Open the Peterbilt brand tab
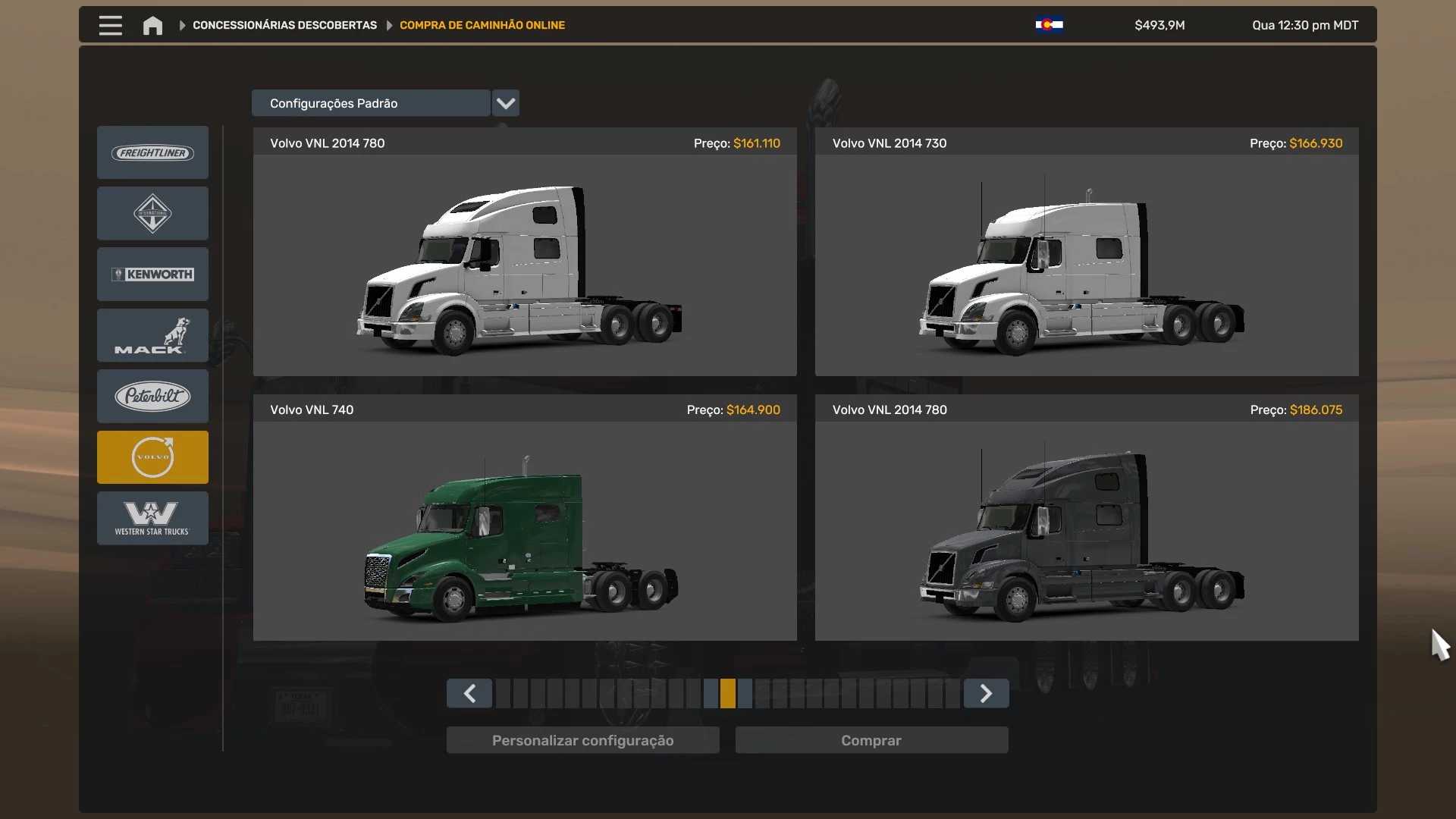Image resolution: width=1456 pixels, height=819 pixels. tap(152, 396)
